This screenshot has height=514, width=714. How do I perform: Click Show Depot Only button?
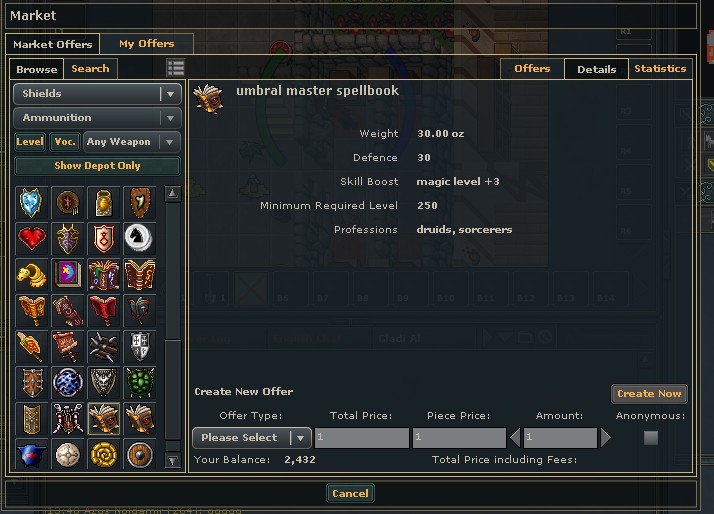97,166
